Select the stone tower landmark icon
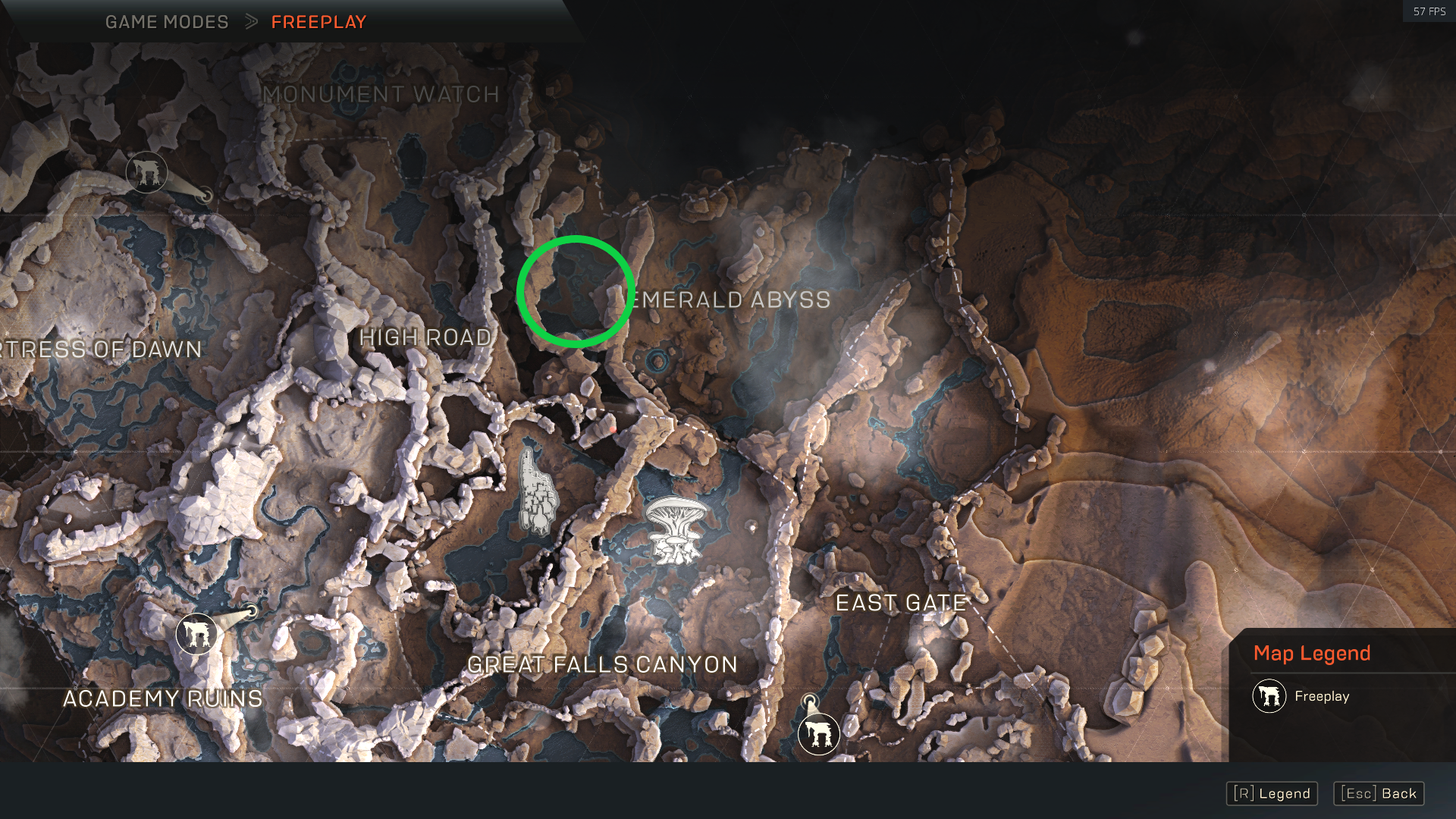The width and height of the screenshot is (1456, 819). coord(538,491)
